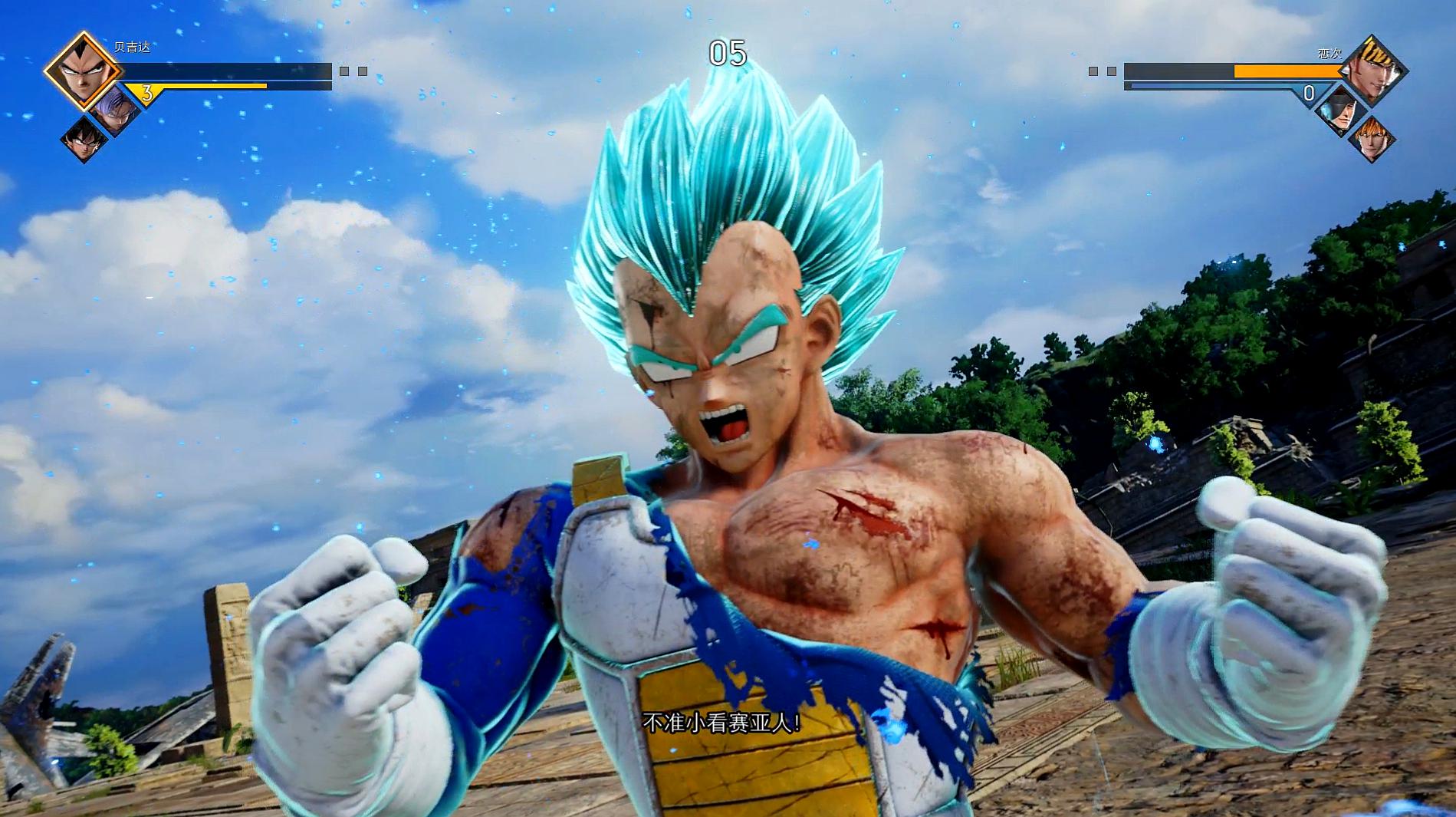The height and width of the screenshot is (817, 1456).
Task: Select Renji's opponent fighter portrait
Action: [1374, 70]
